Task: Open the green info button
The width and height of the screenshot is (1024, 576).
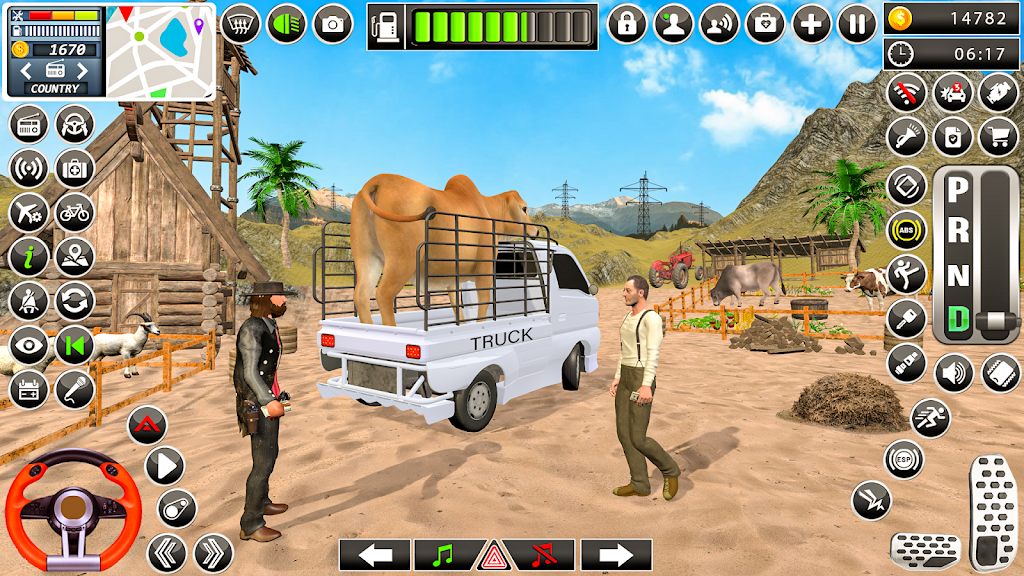Action: tap(29, 256)
